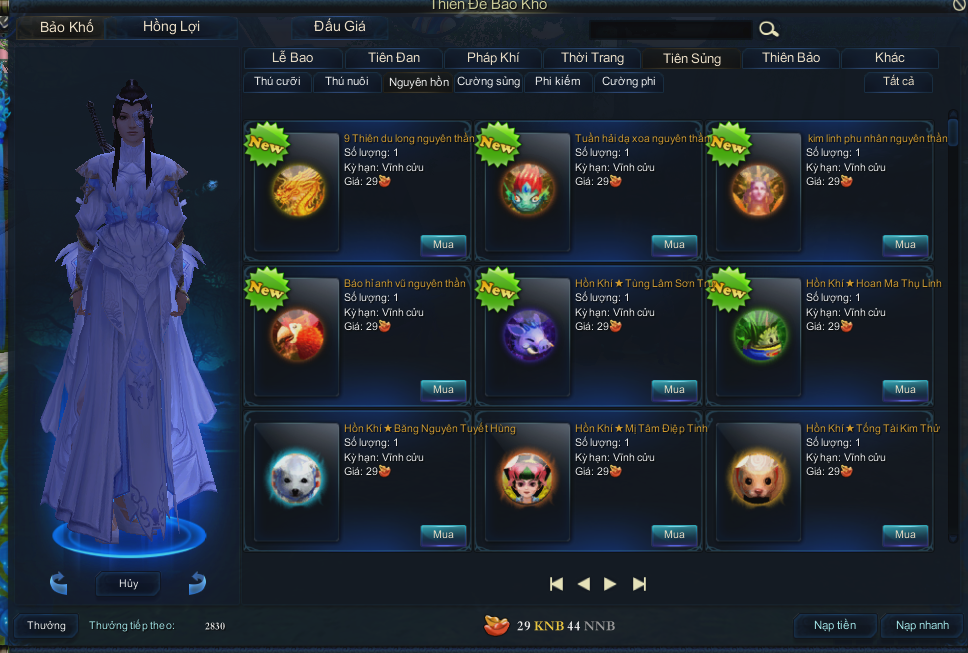
Task: Buy the golden dragon nguyên thần item
Action: 443,245
